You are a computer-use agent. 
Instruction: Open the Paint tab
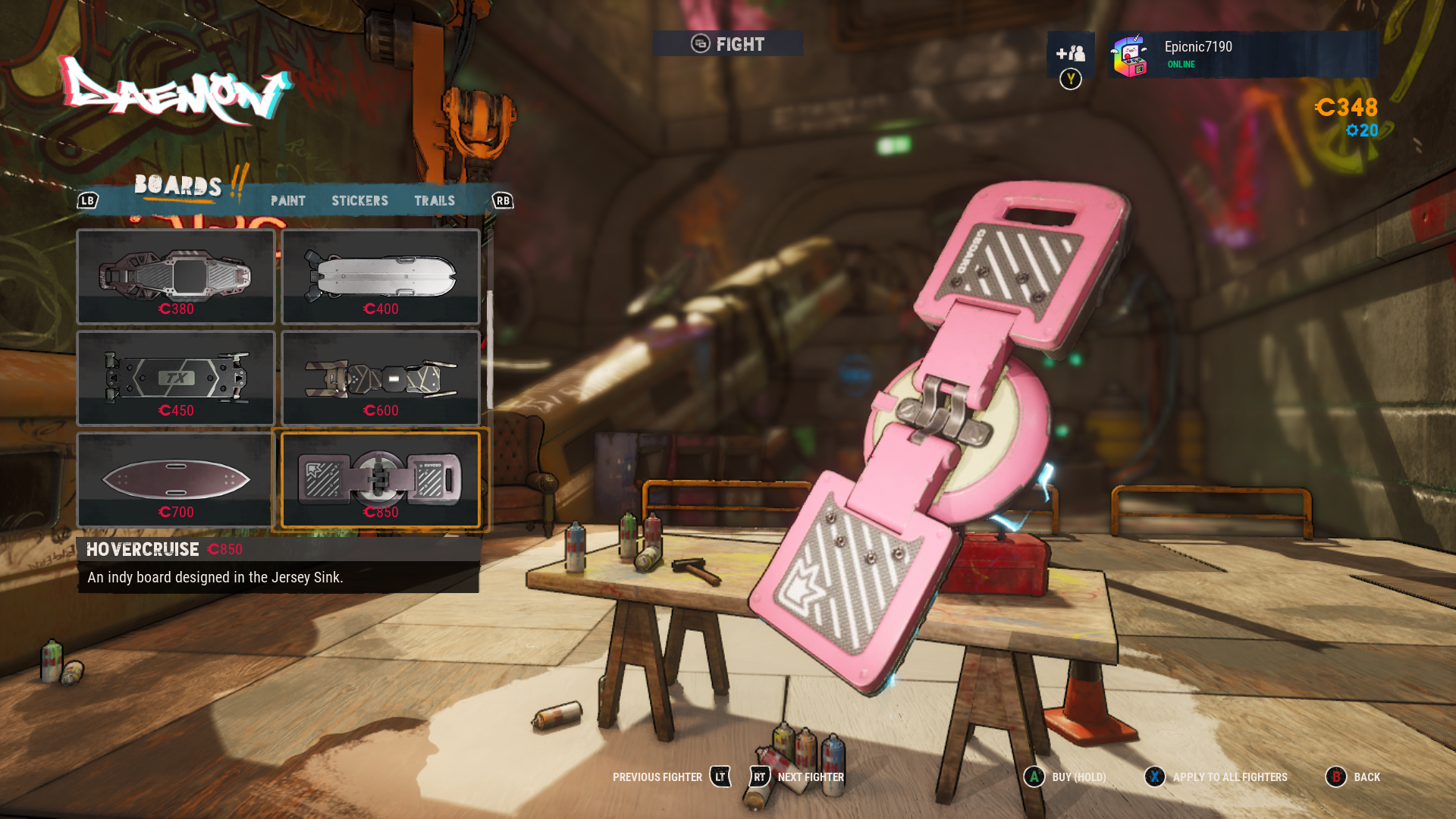(x=288, y=201)
